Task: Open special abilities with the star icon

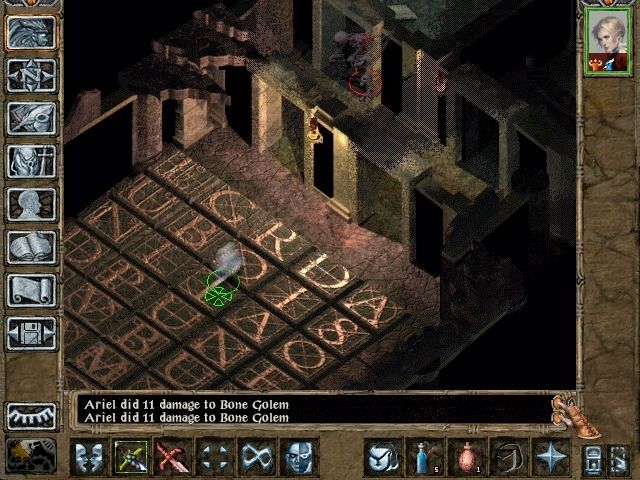Action: [x=550, y=457]
